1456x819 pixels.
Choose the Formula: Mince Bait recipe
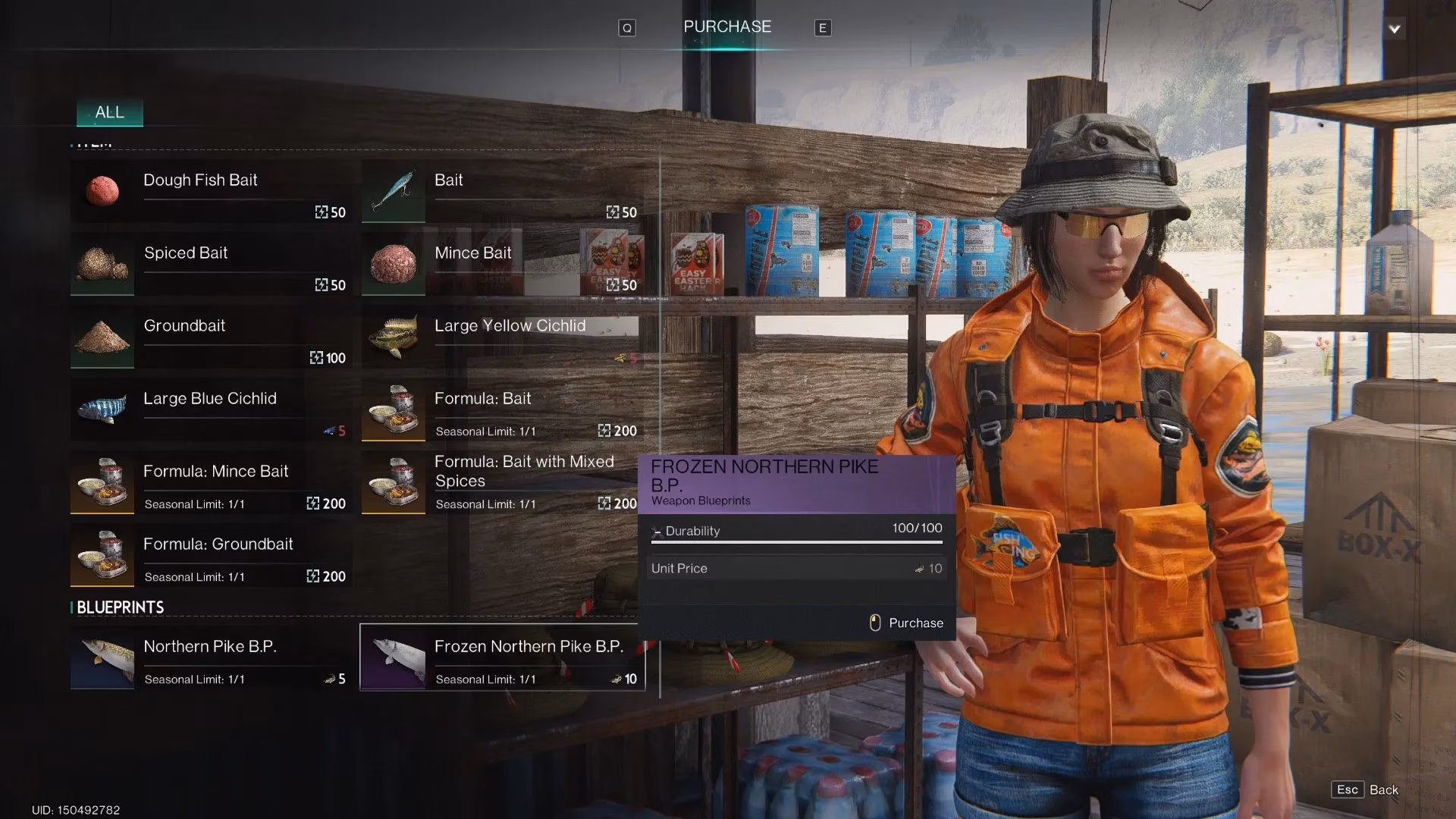click(211, 482)
